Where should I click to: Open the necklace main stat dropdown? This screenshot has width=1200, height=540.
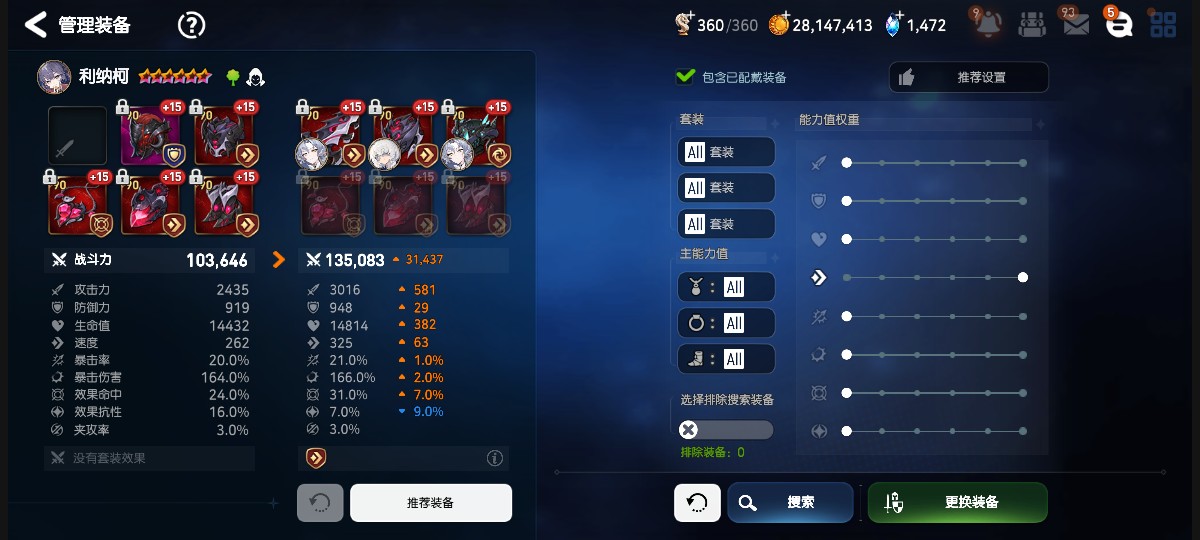click(x=726, y=287)
